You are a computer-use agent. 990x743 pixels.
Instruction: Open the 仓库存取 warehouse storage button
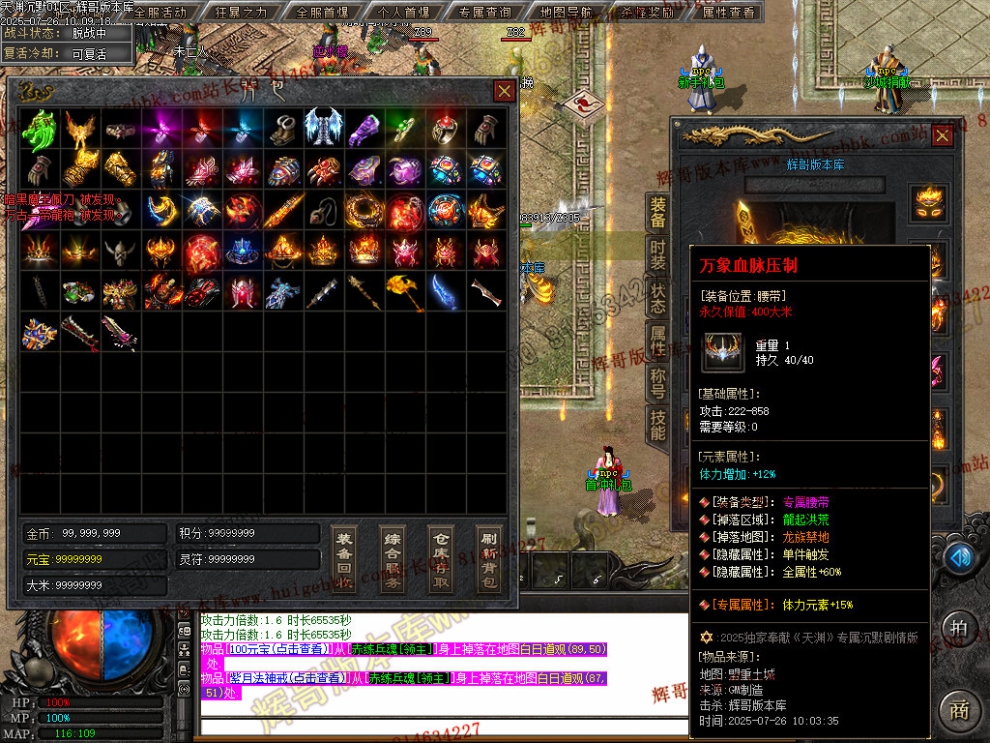click(x=440, y=560)
